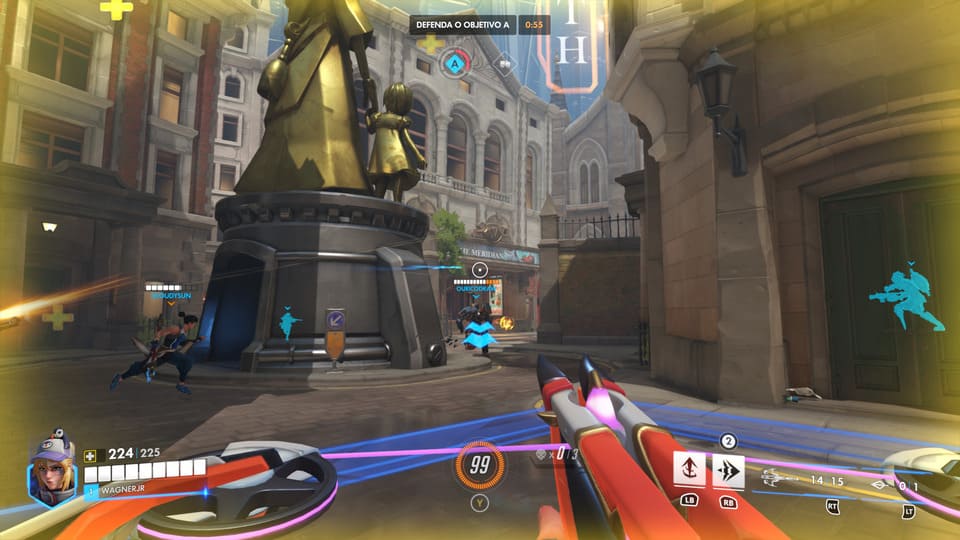Screen dimensions: 960x540
Task: Select the objective A capture point marker
Action: 455,63
